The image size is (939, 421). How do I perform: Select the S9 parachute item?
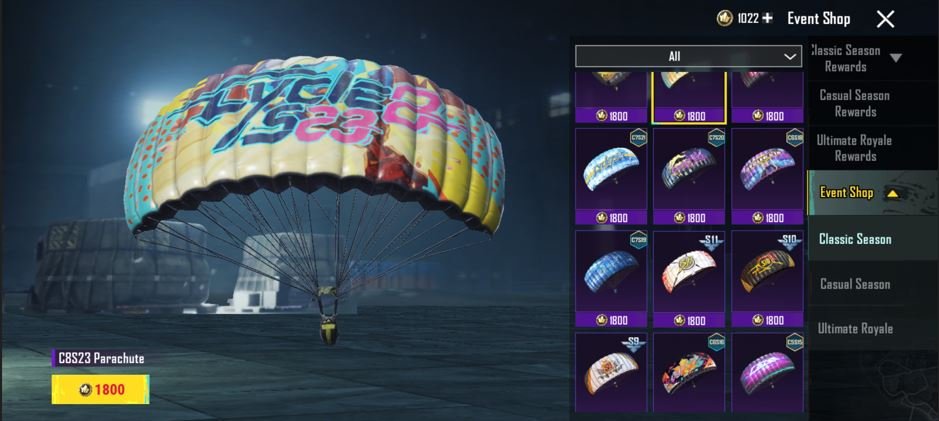tap(611, 370)
